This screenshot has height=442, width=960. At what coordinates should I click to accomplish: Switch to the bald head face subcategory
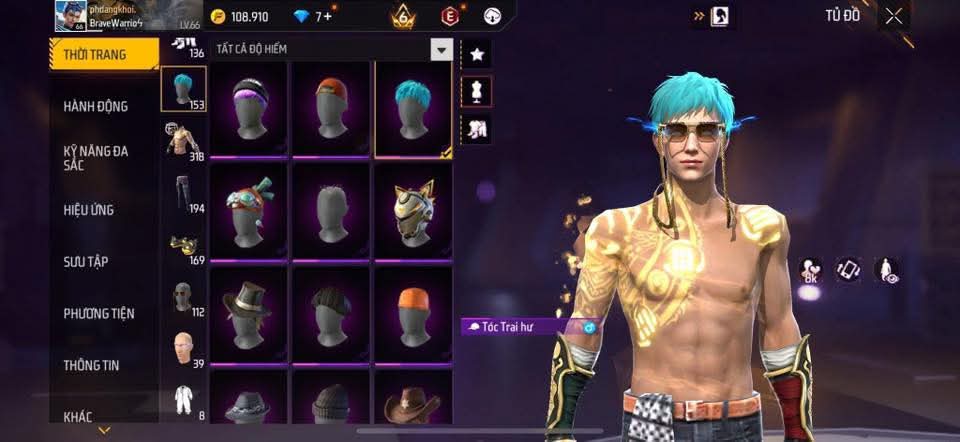coord(183,351)
